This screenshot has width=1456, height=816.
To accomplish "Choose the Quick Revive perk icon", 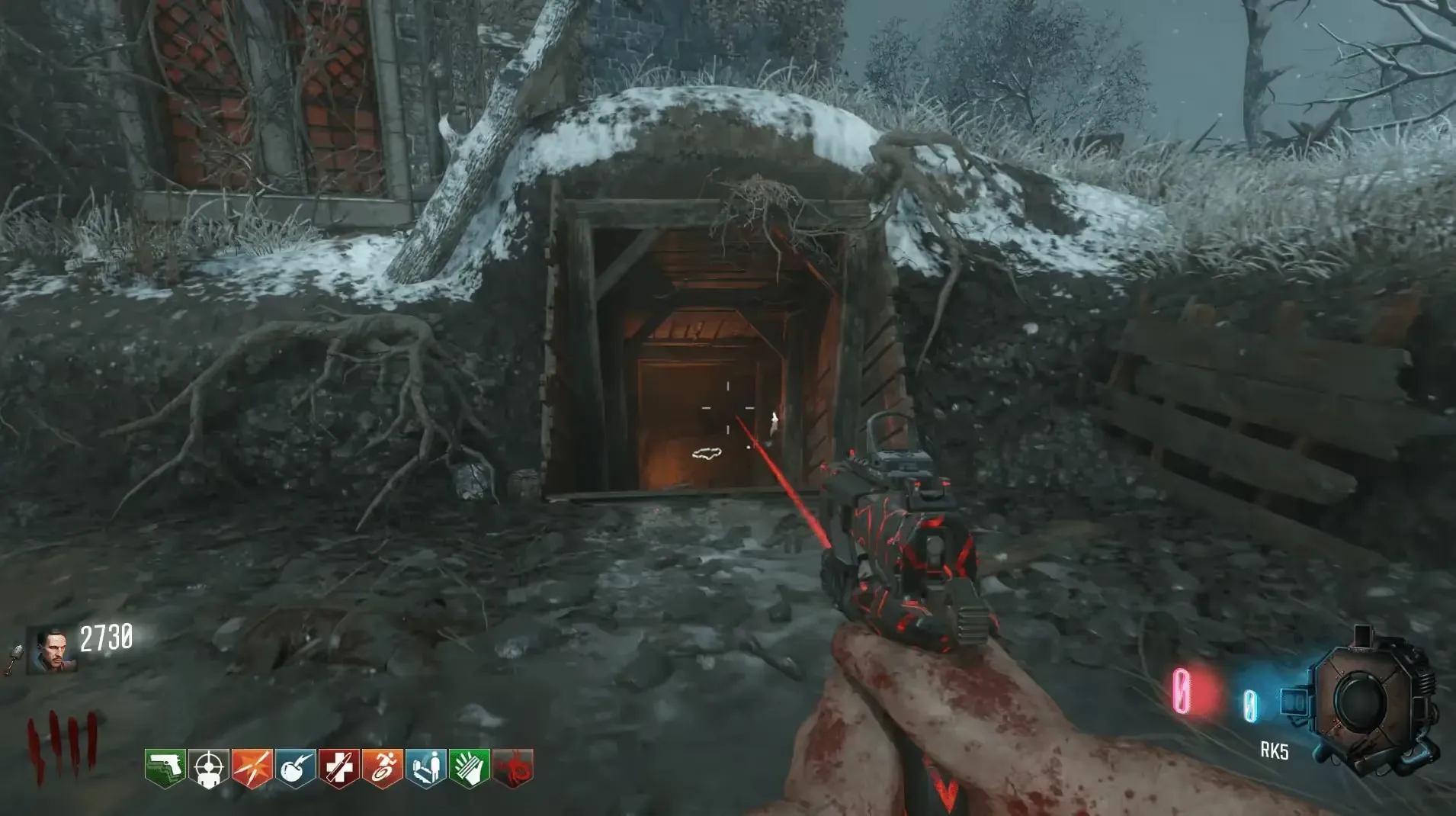I will (x=425, y=768).
